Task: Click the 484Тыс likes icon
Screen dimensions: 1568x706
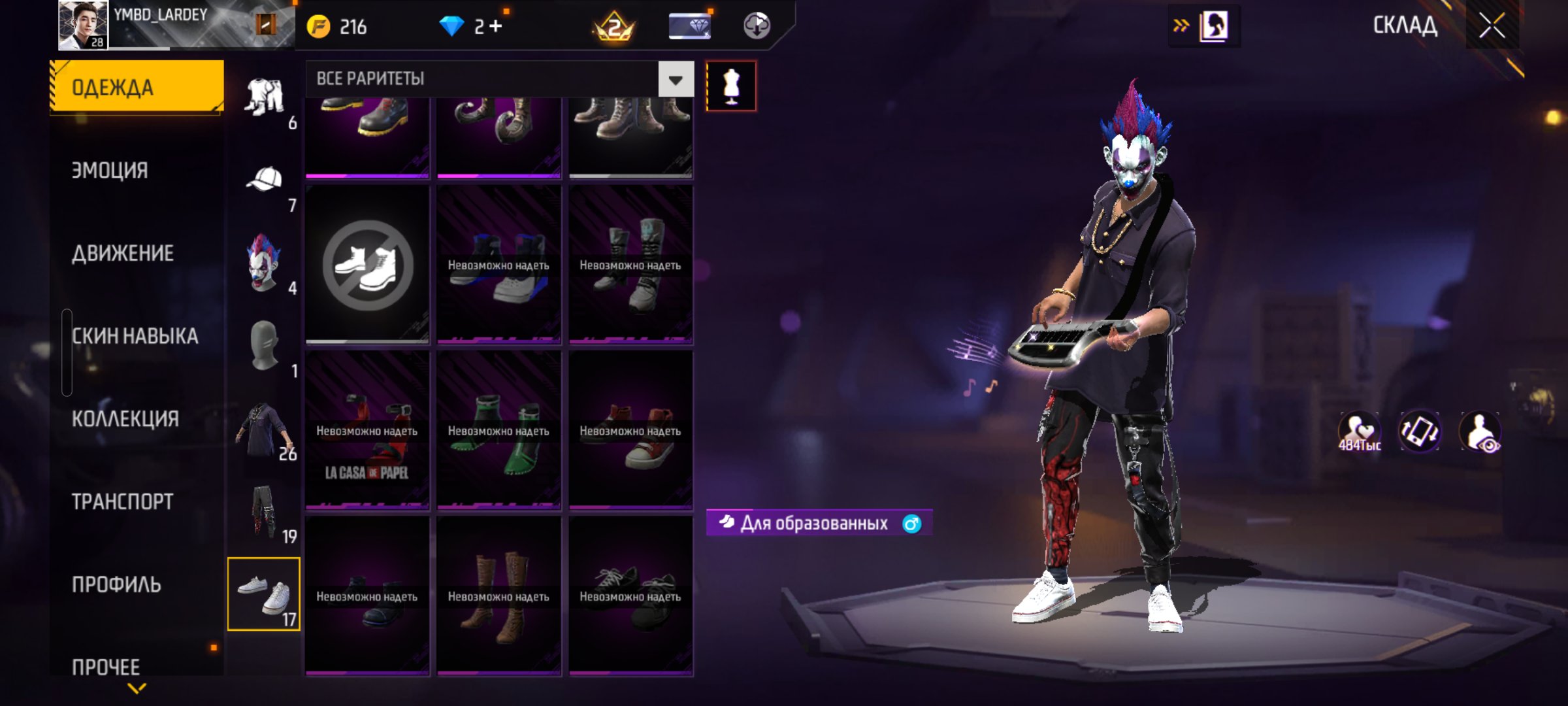Action: point(1359,433)
